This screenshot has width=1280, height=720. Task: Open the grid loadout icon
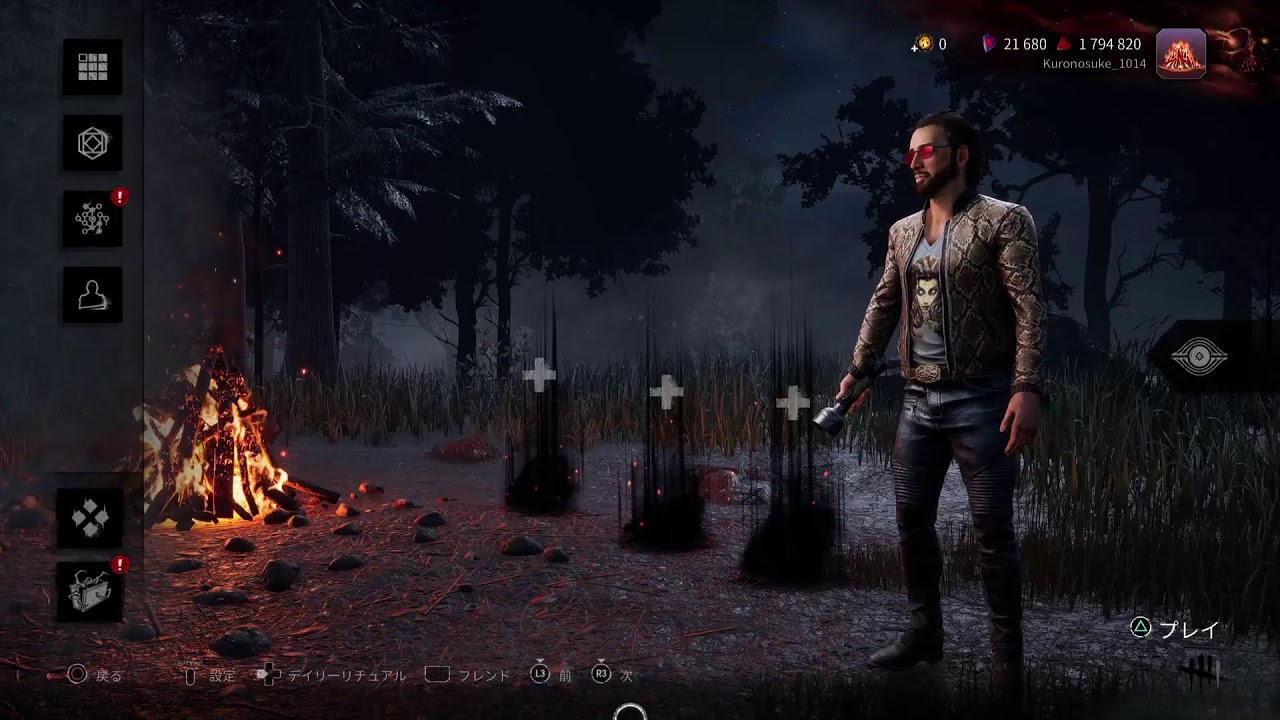pos(92,67)
